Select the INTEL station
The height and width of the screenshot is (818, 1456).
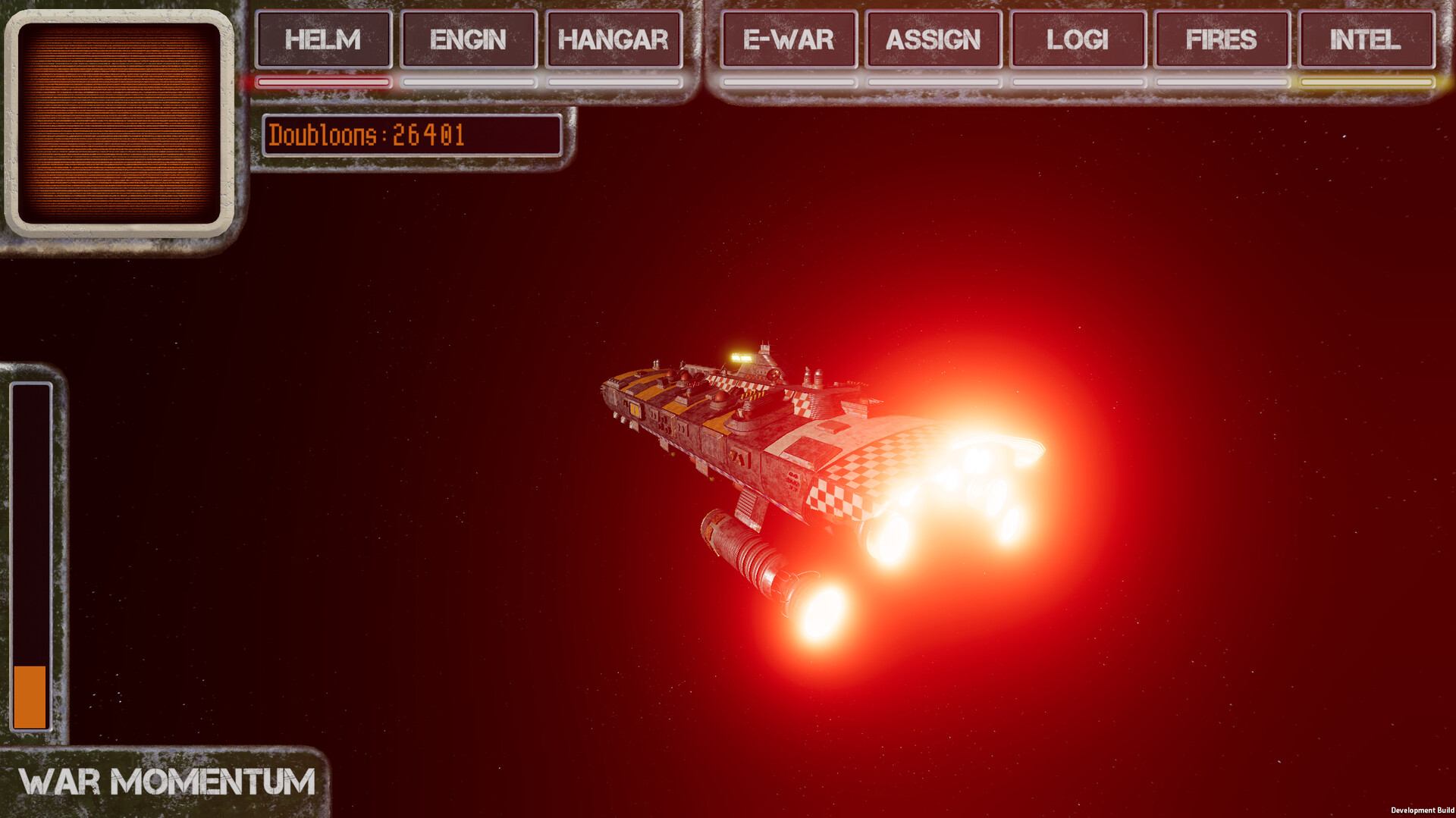tap(1366, 40)
